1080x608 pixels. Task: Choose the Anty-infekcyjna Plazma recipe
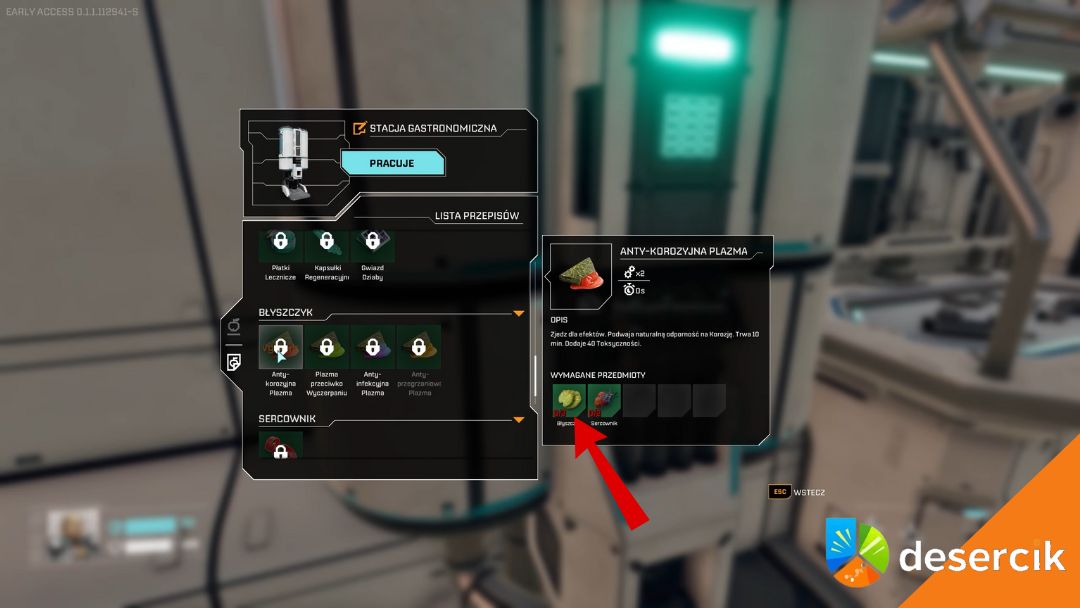372,347
